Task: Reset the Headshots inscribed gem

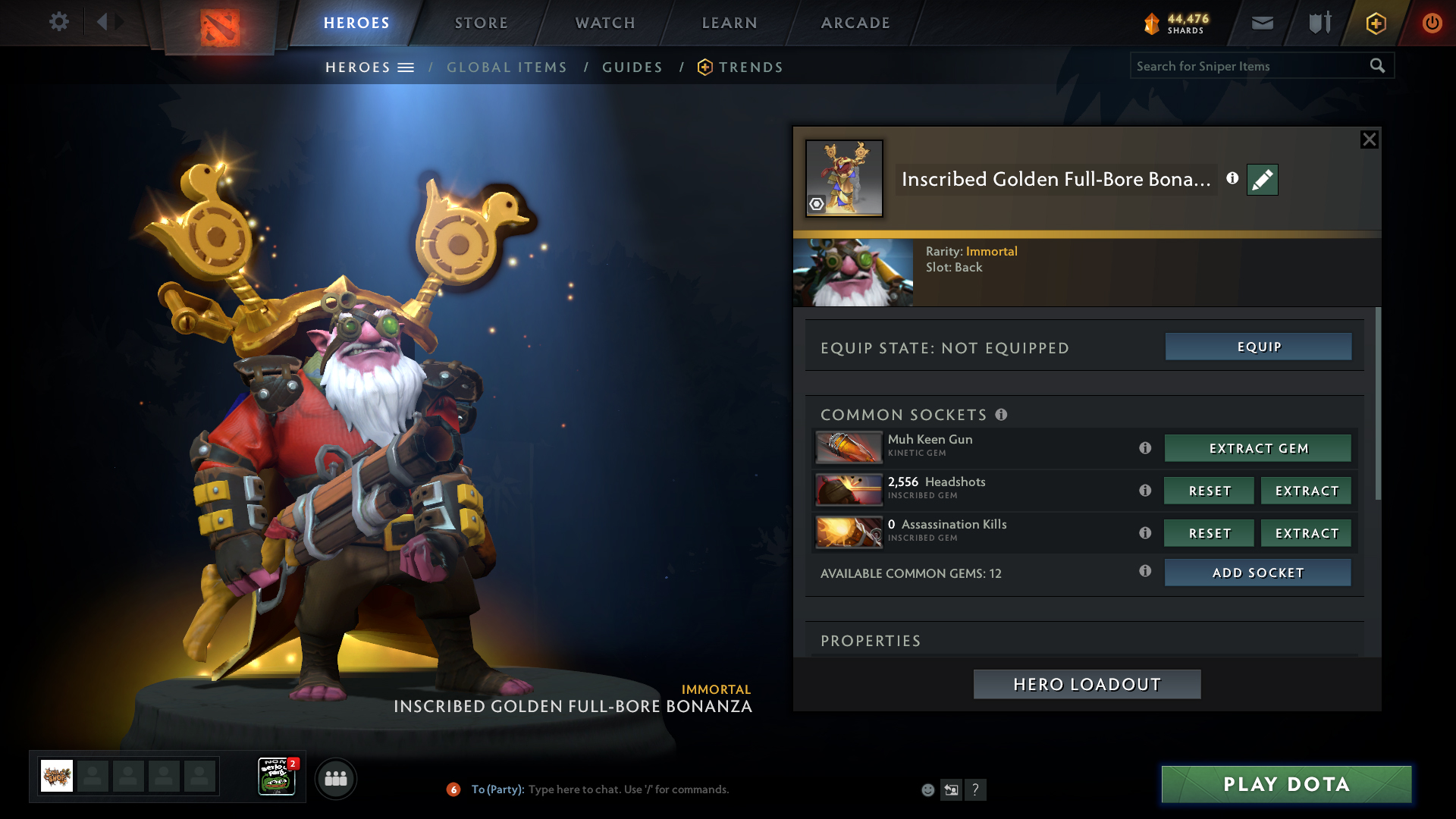Action: (1209, 491)
